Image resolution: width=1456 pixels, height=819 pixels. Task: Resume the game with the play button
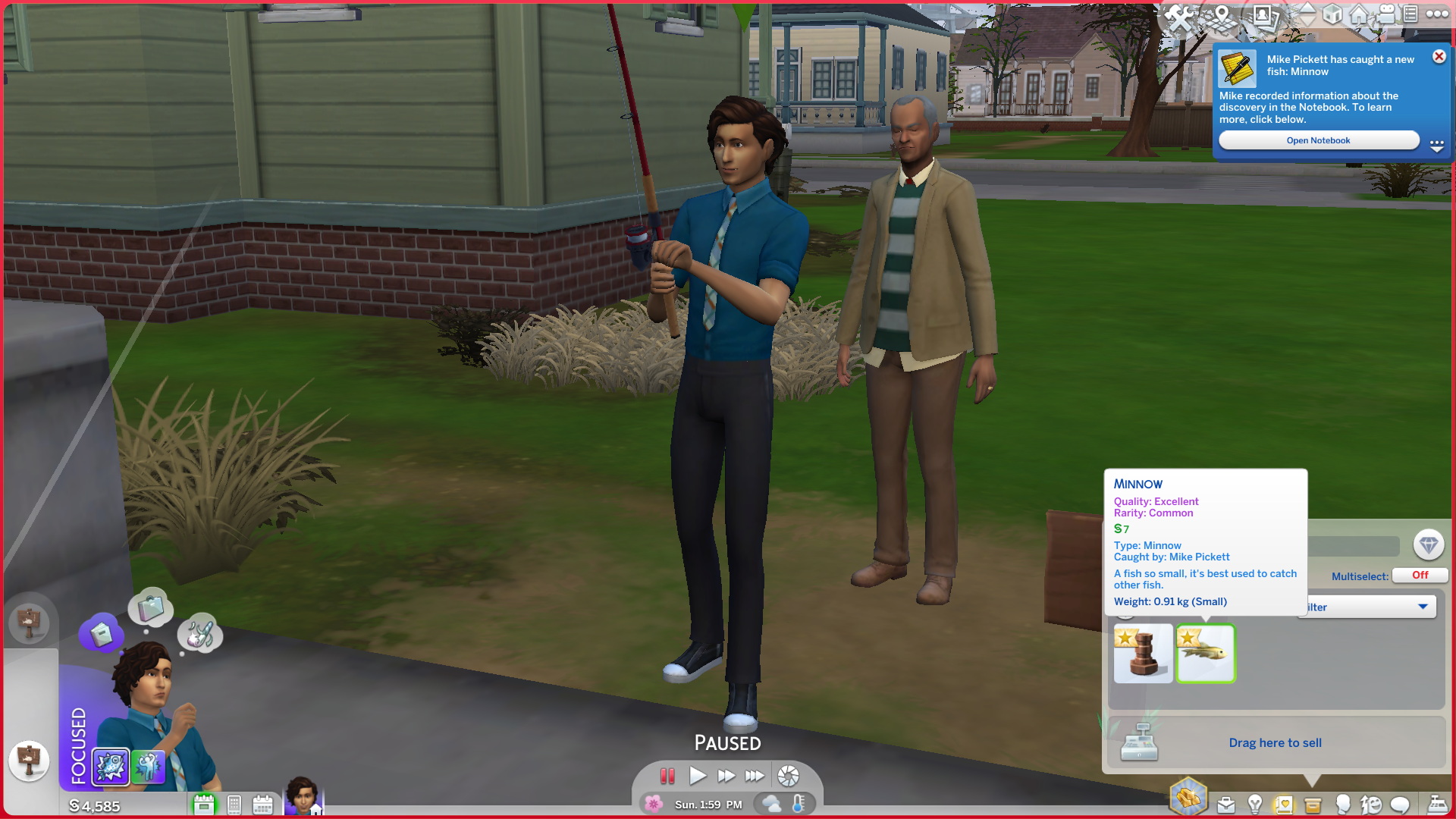coord(698,775)
